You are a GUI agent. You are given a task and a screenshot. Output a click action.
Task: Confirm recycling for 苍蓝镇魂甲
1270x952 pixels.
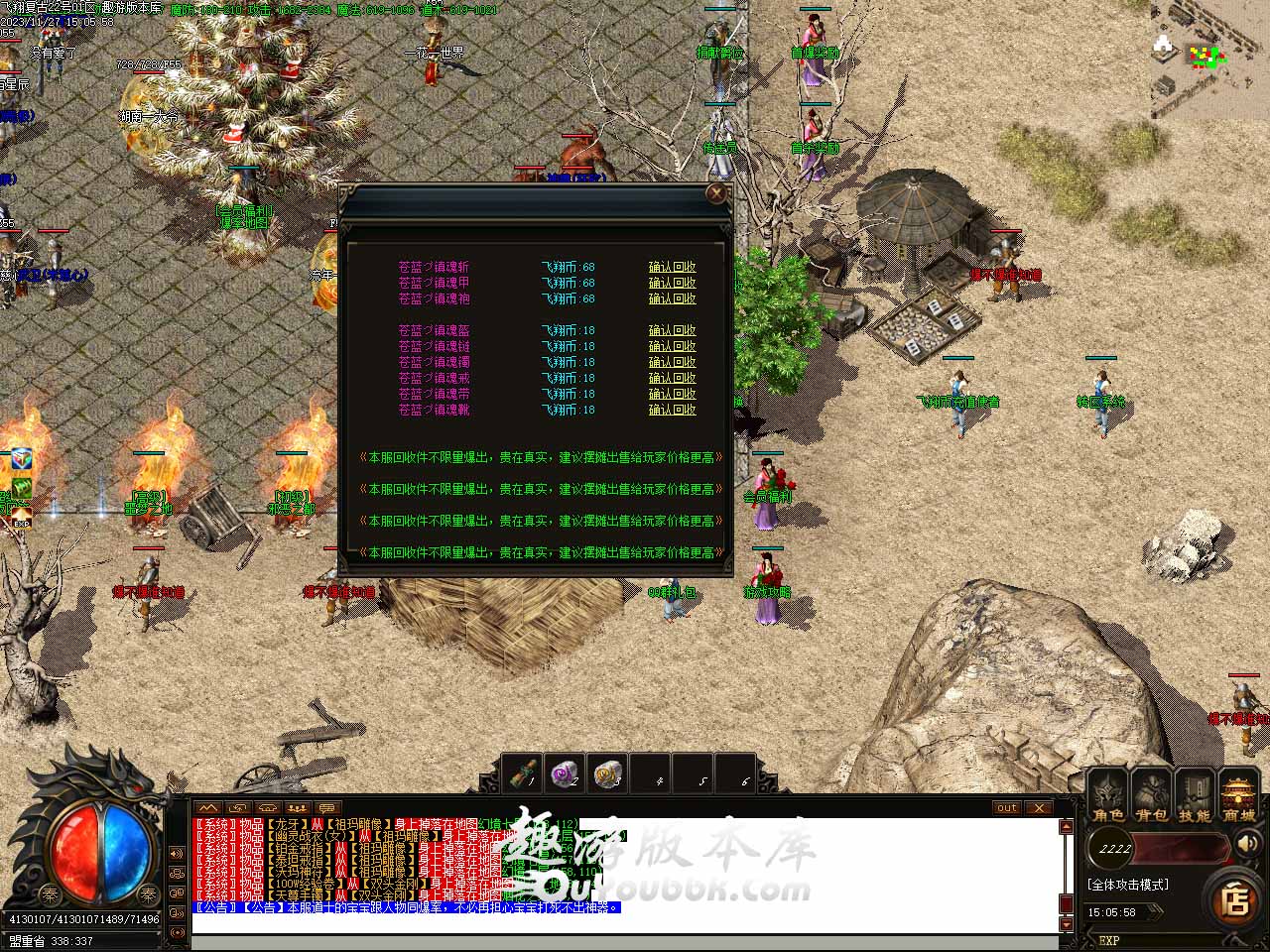672,283
